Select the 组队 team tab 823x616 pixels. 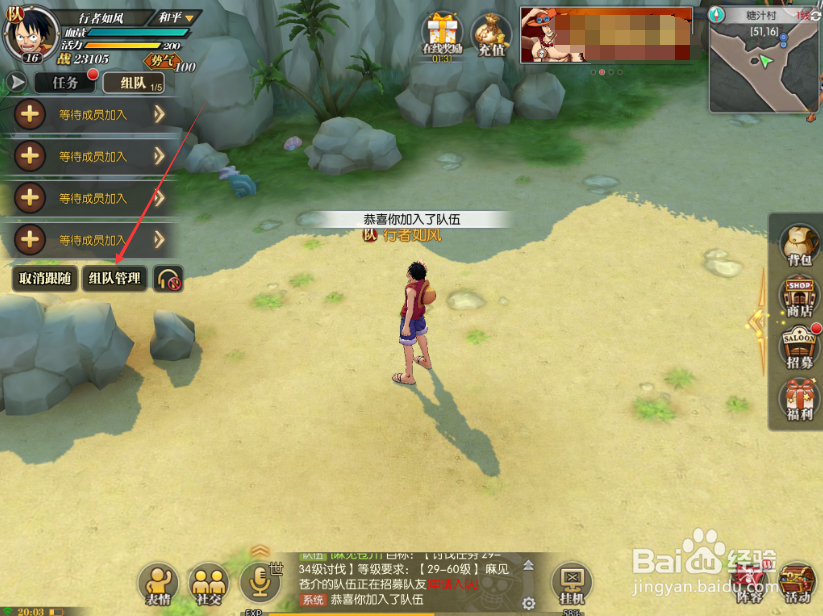point(132,83)
